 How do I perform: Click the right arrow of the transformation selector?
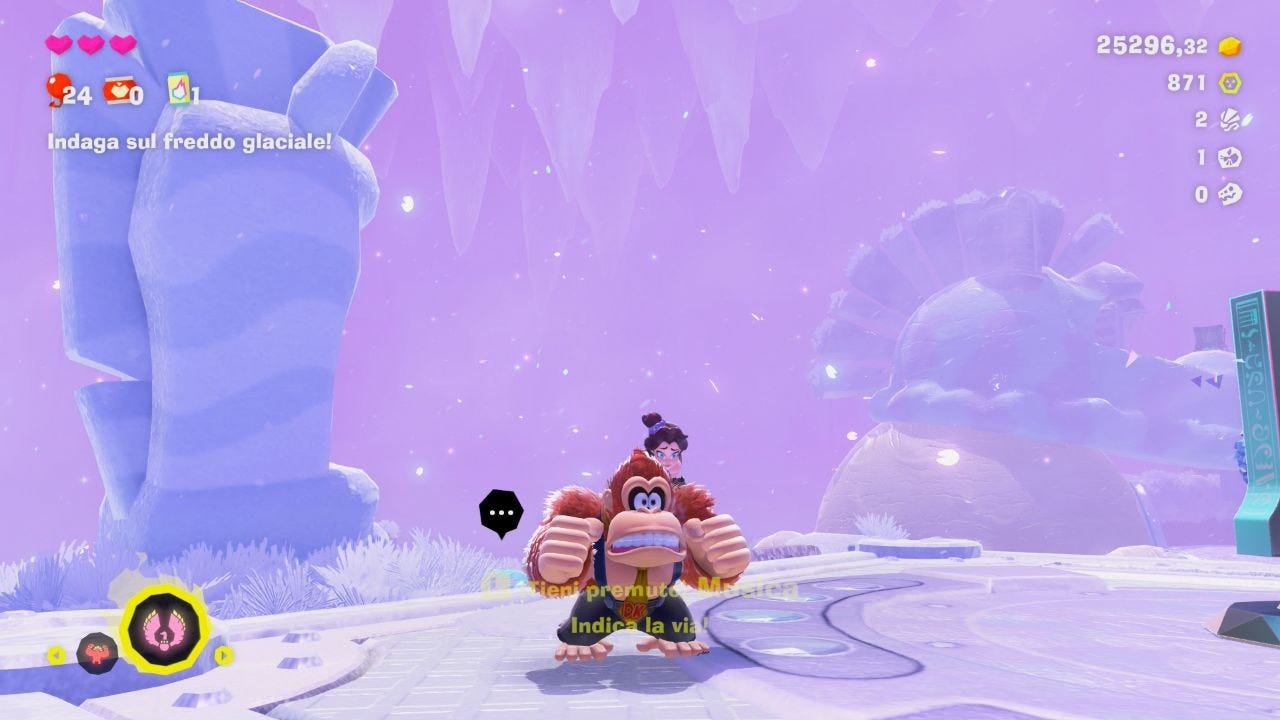[224, 655]
